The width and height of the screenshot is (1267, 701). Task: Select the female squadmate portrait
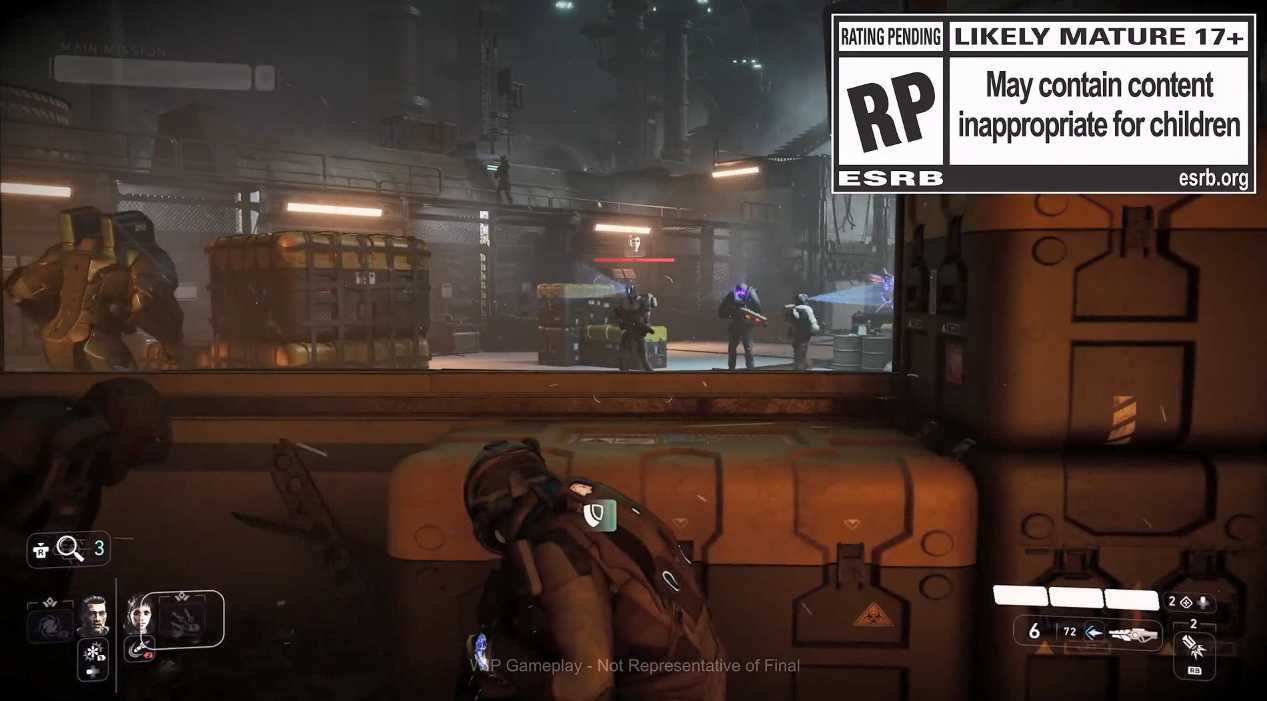138,613
